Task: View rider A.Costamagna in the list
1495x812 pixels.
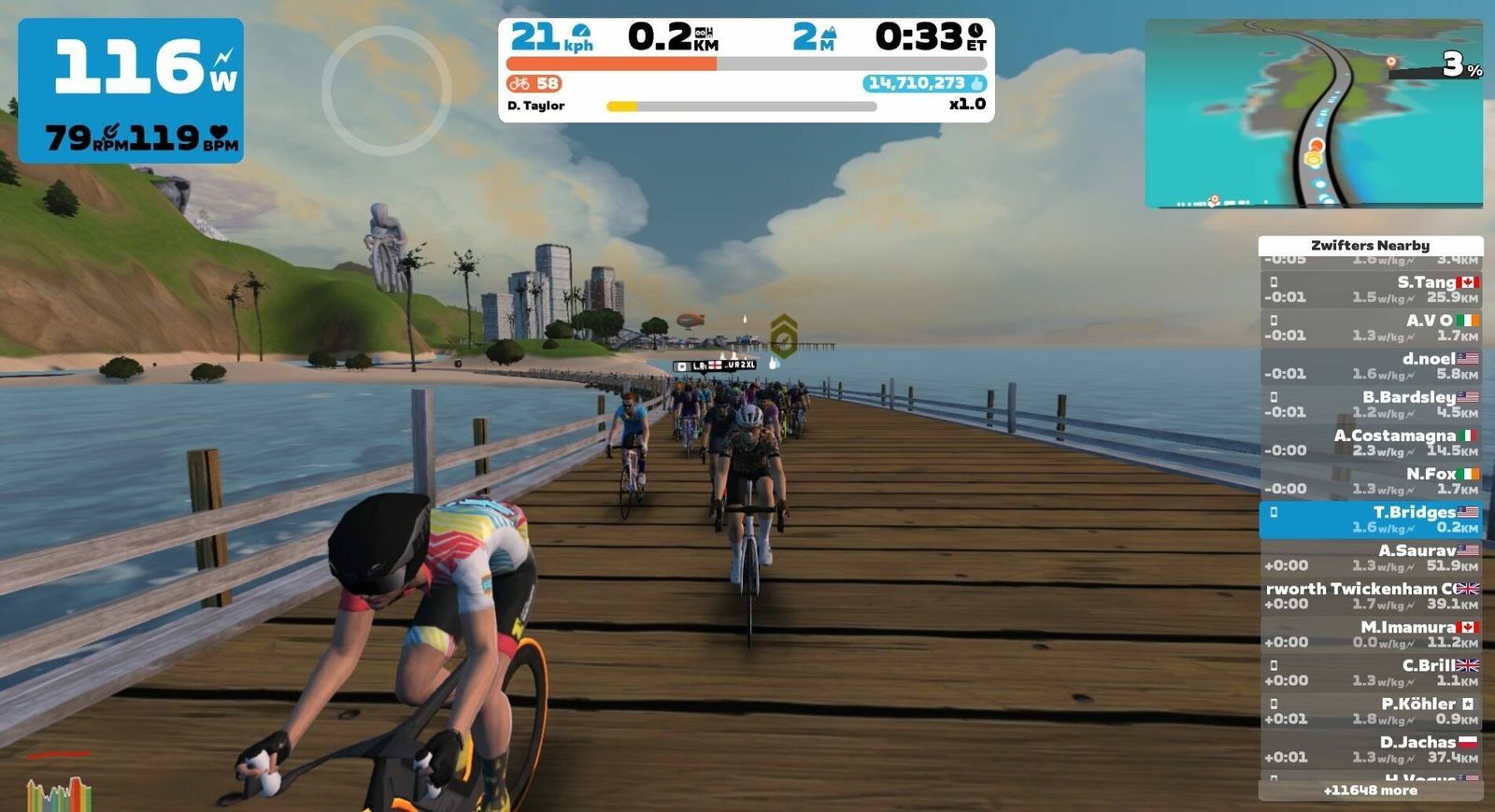Action: [x=1370, y=443]
